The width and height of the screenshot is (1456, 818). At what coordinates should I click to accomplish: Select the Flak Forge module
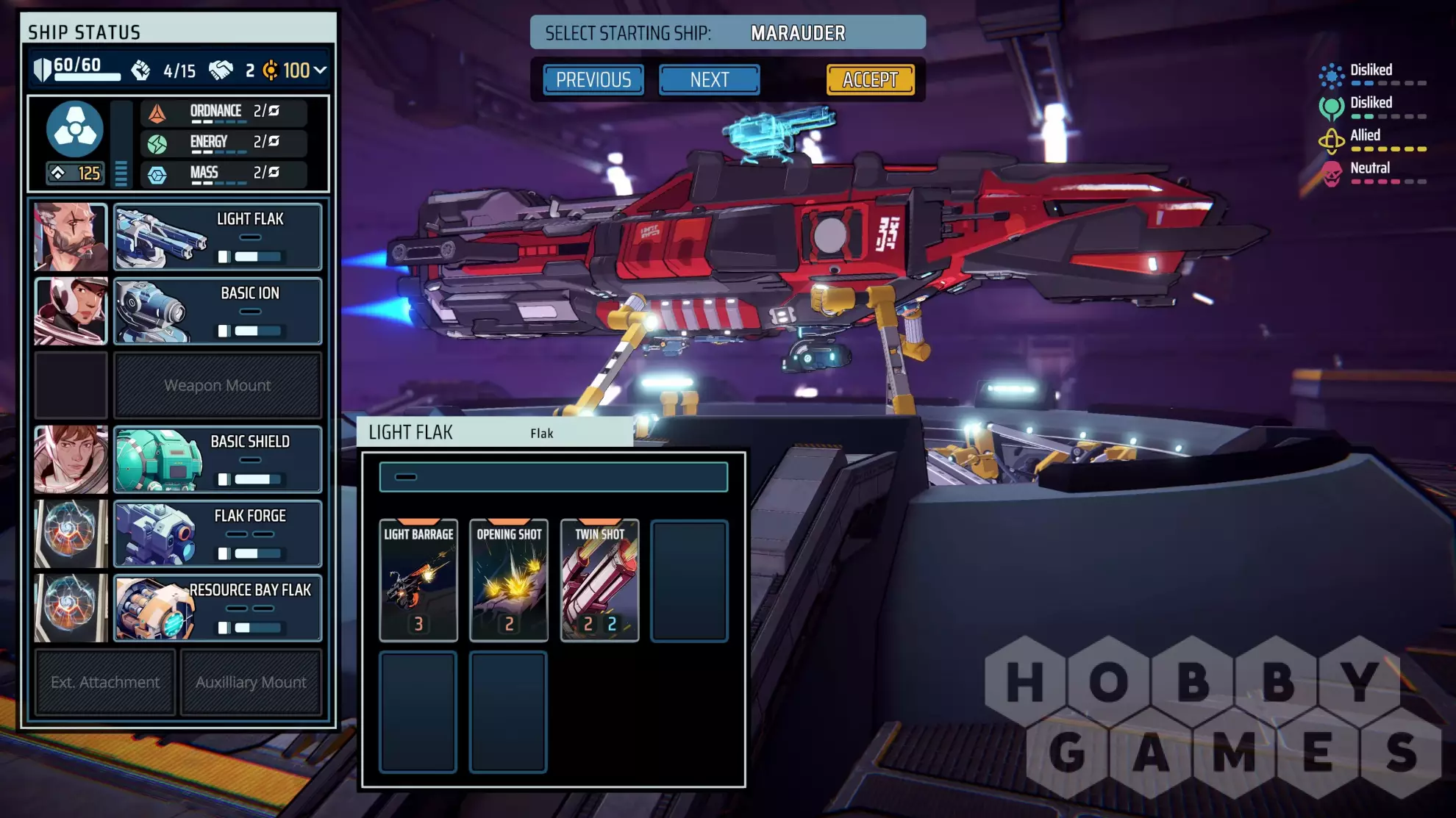218,534
